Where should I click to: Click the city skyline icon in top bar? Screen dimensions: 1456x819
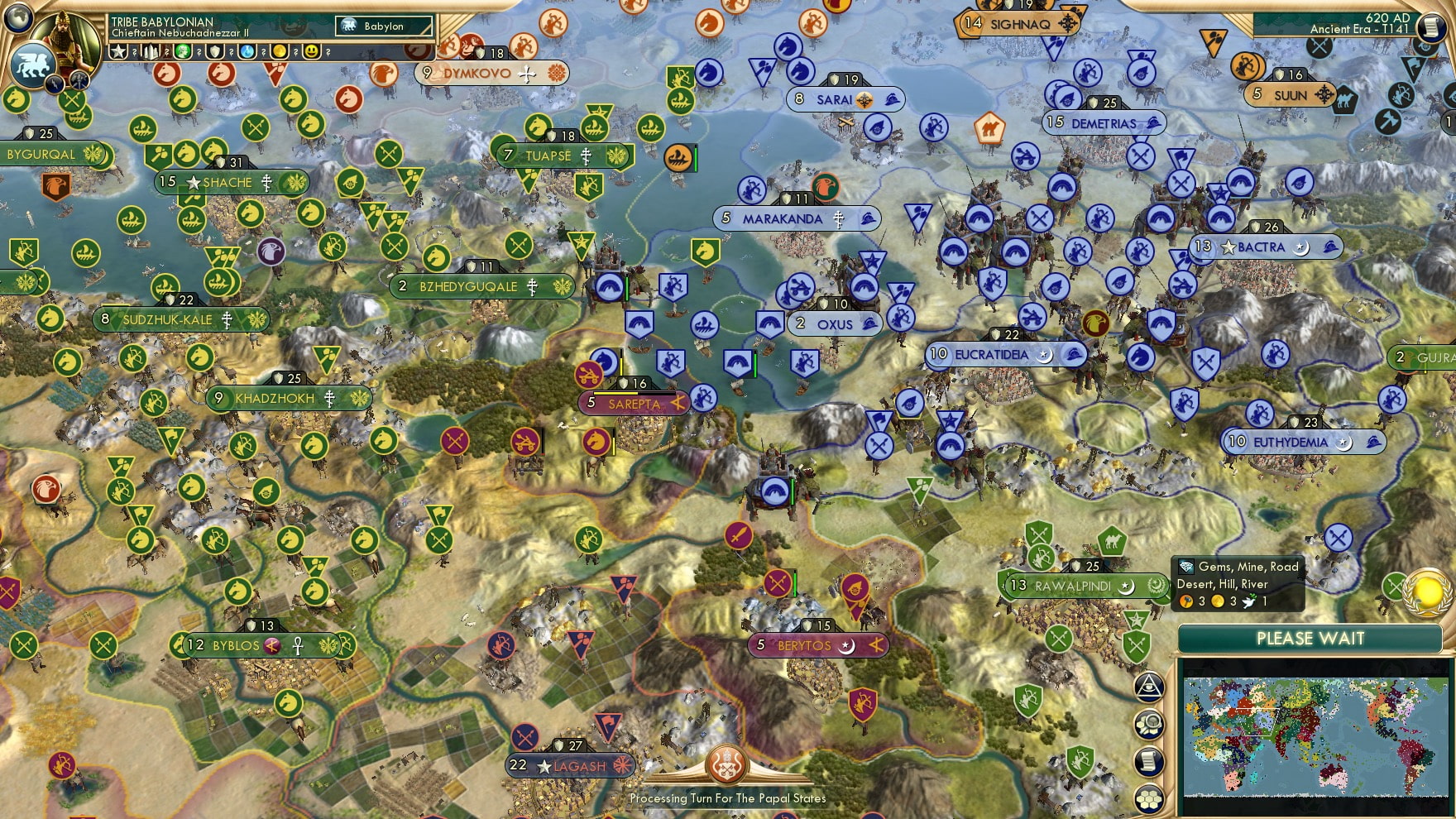click(150, 51)
